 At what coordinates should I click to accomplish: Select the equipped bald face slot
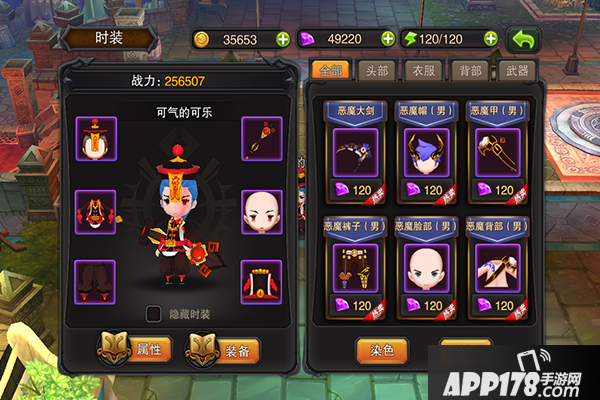(263, 211)
